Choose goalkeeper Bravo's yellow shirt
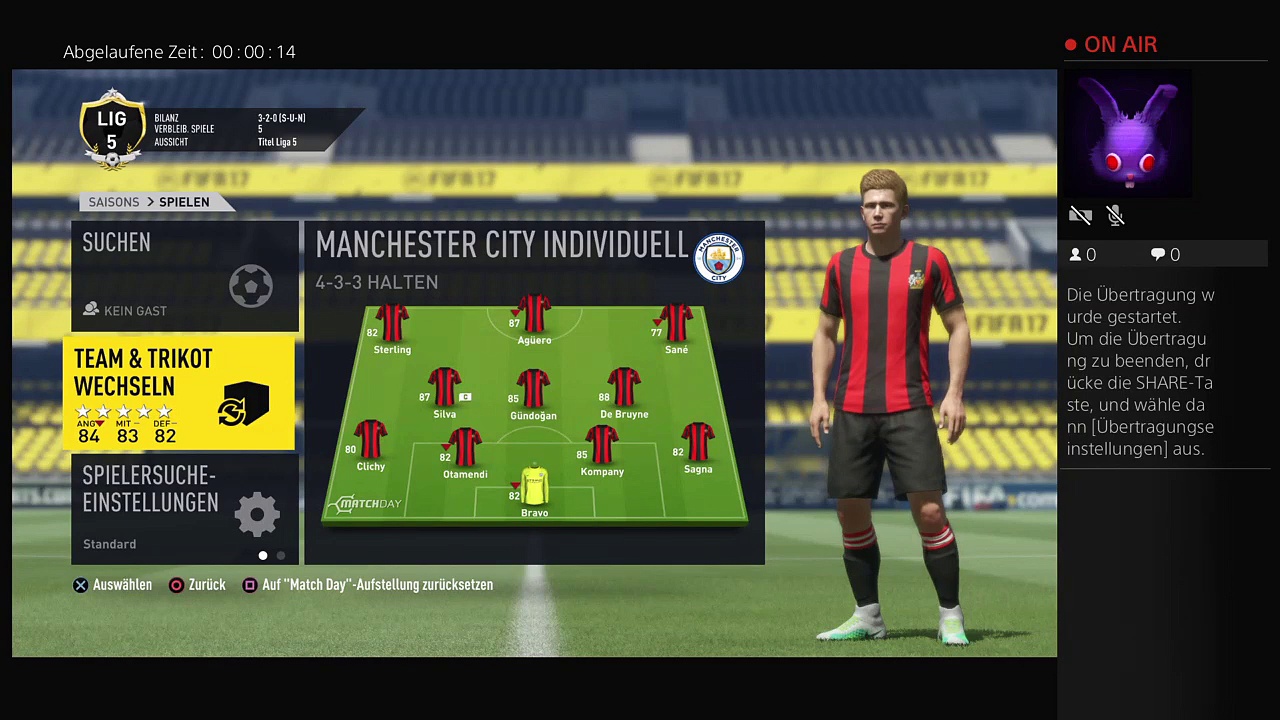The height and width of the screenshot is (720, 1280). pos(535,486)
